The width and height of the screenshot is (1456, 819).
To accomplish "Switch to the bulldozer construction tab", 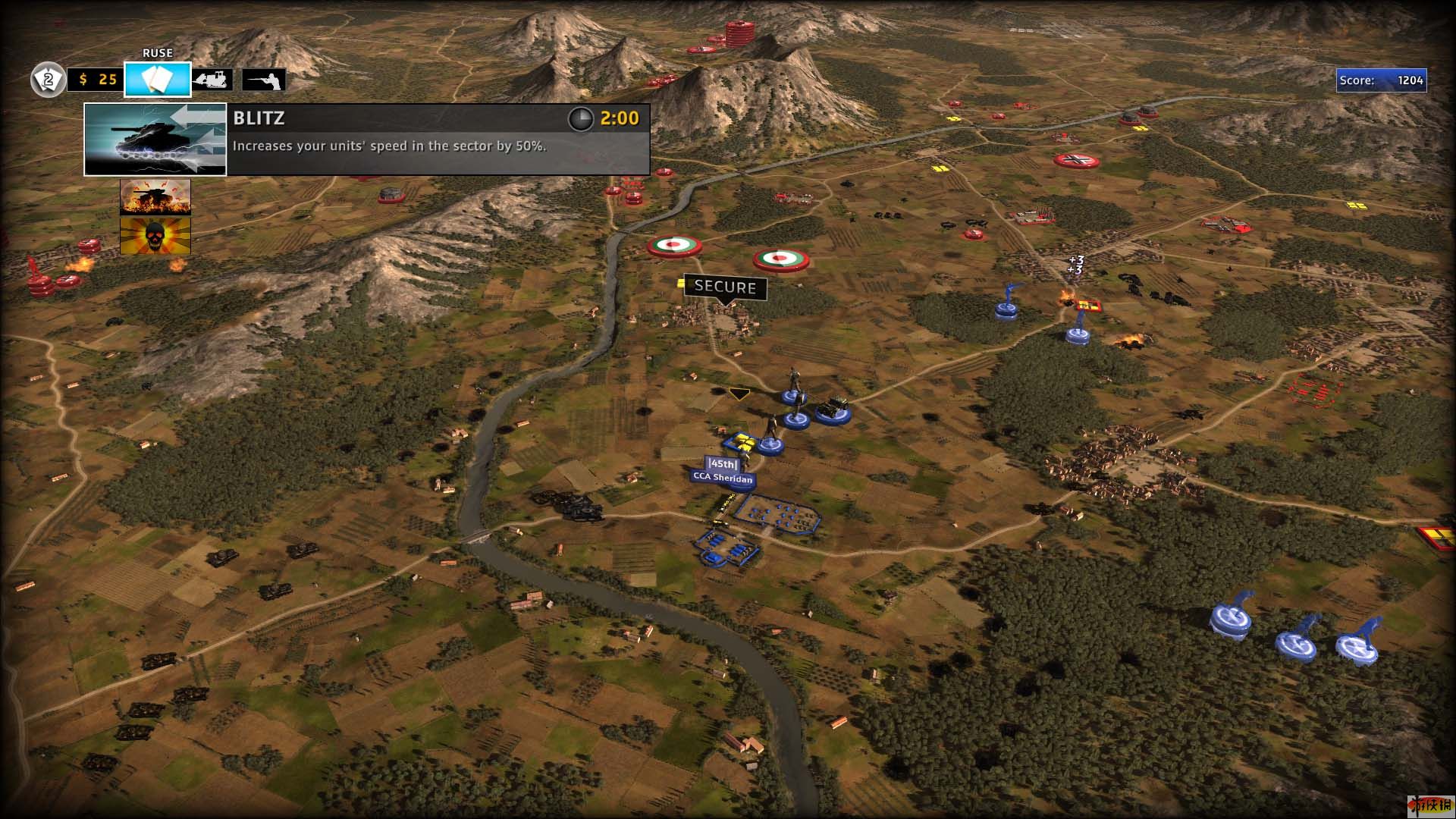I will [213, 80].
